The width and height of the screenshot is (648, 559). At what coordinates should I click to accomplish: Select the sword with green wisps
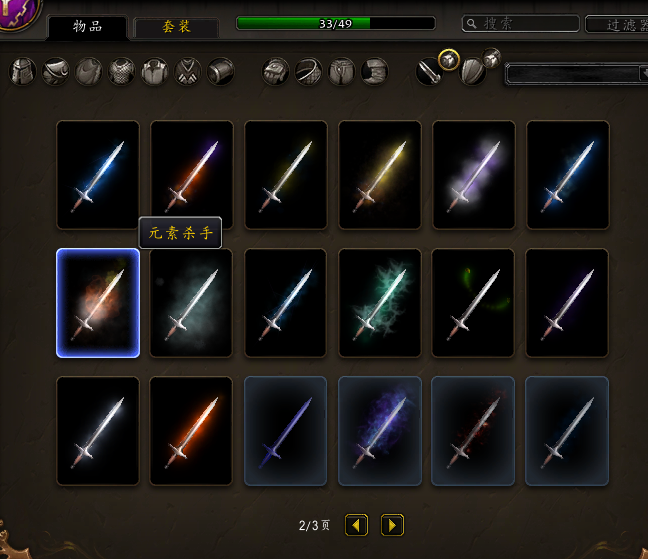[x=474, y=303]
